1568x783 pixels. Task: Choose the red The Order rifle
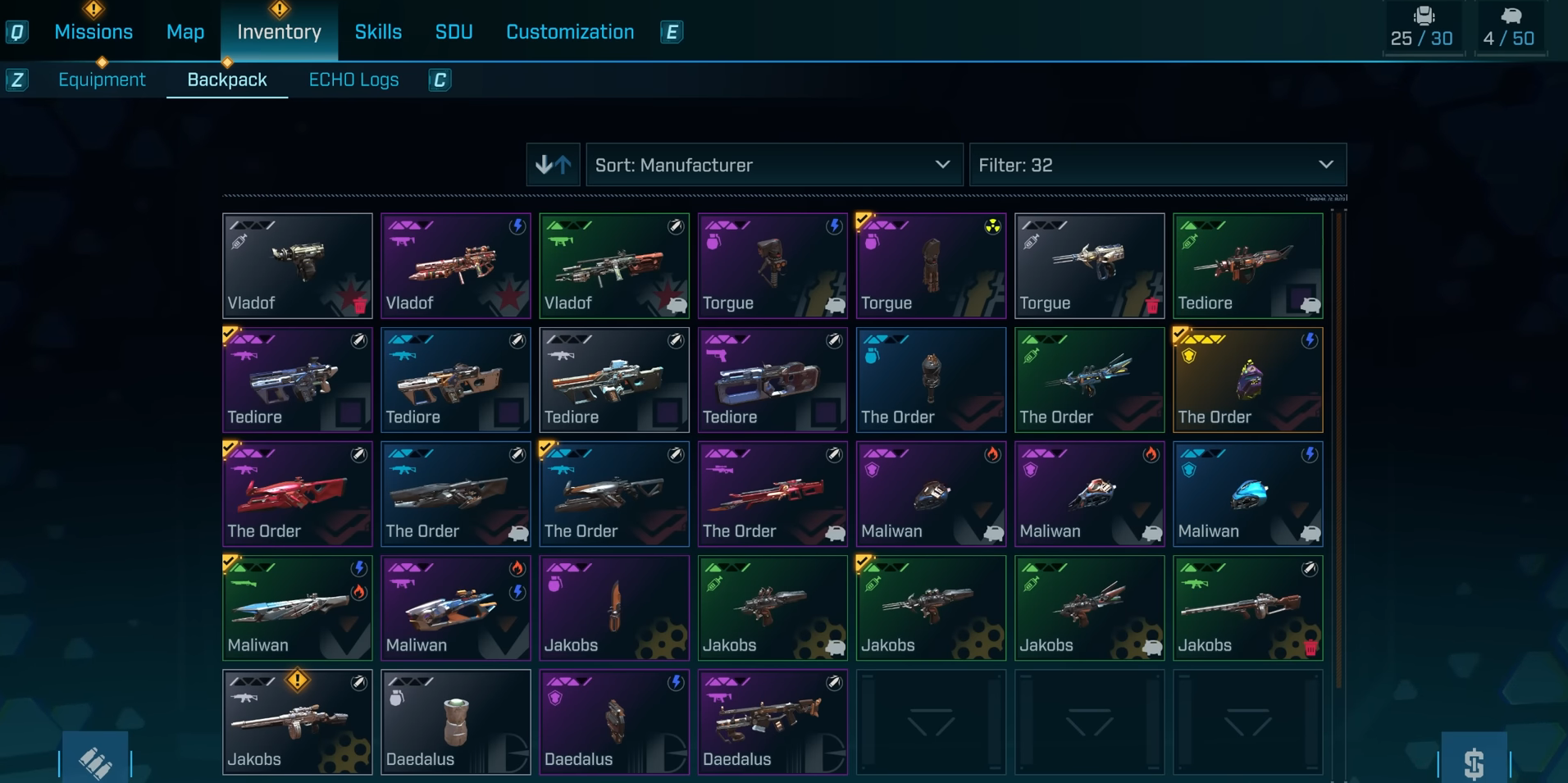point(297,494)
